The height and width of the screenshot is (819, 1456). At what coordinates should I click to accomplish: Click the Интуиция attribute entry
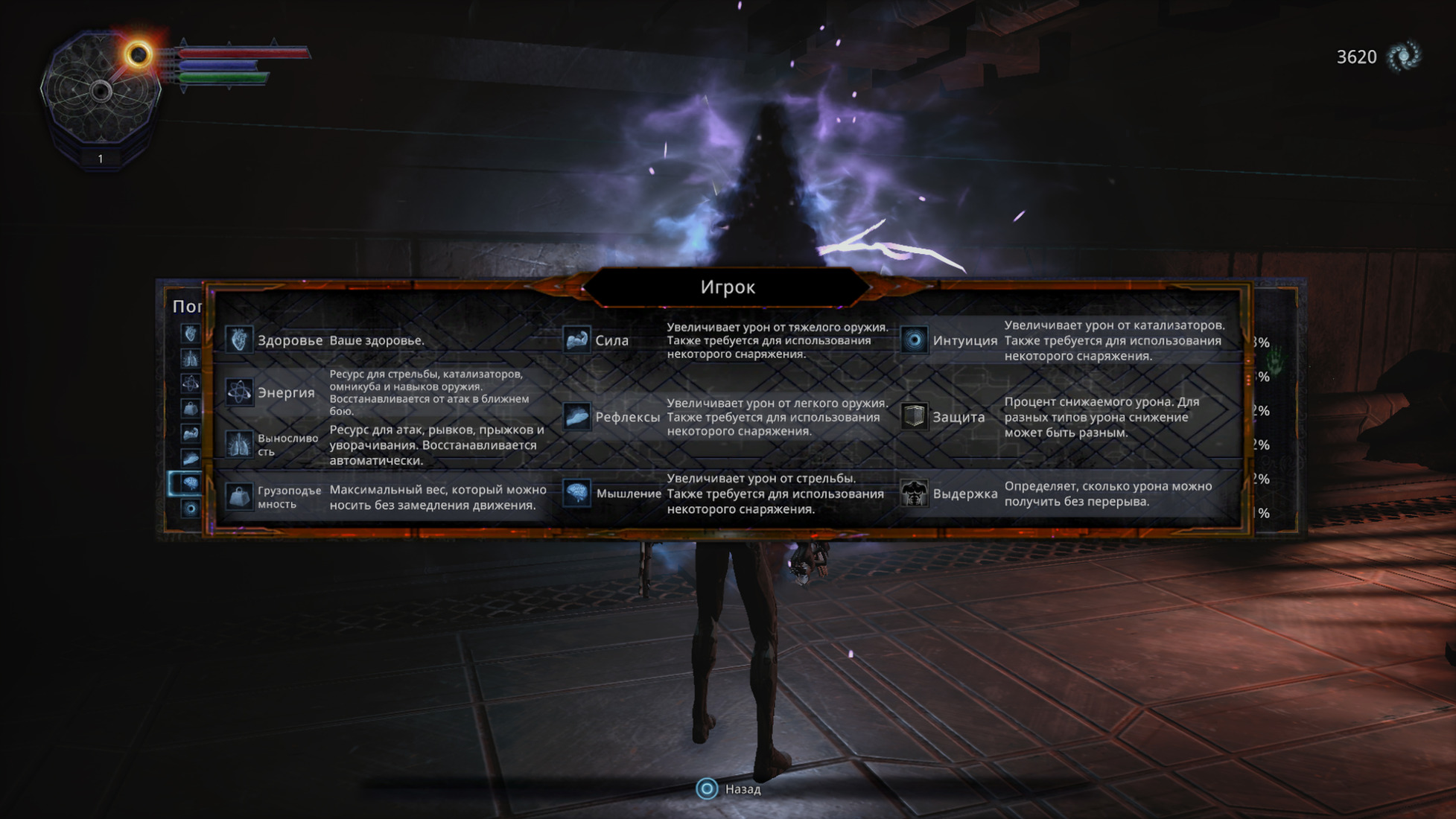pos(964,340)
